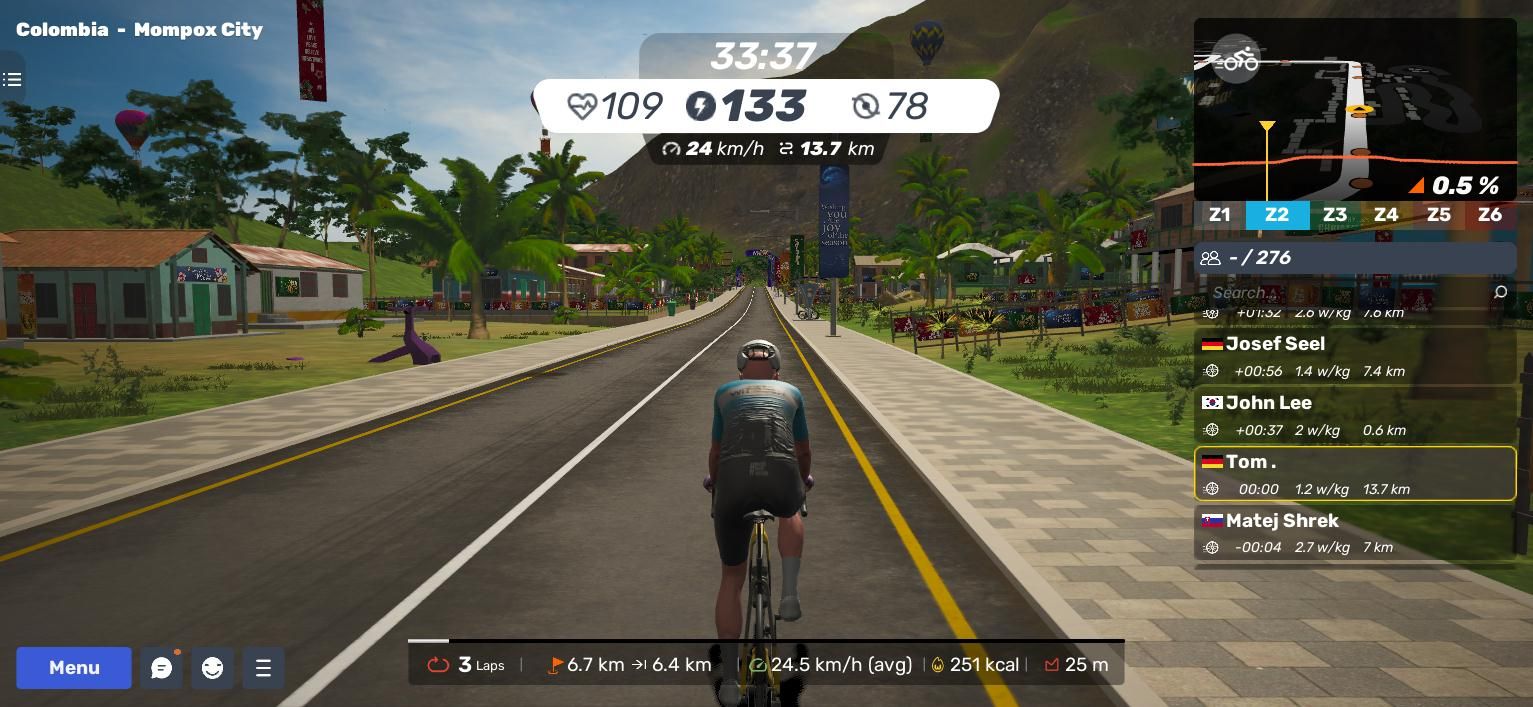Toggle the list icon under the route name

coord(12,79)
